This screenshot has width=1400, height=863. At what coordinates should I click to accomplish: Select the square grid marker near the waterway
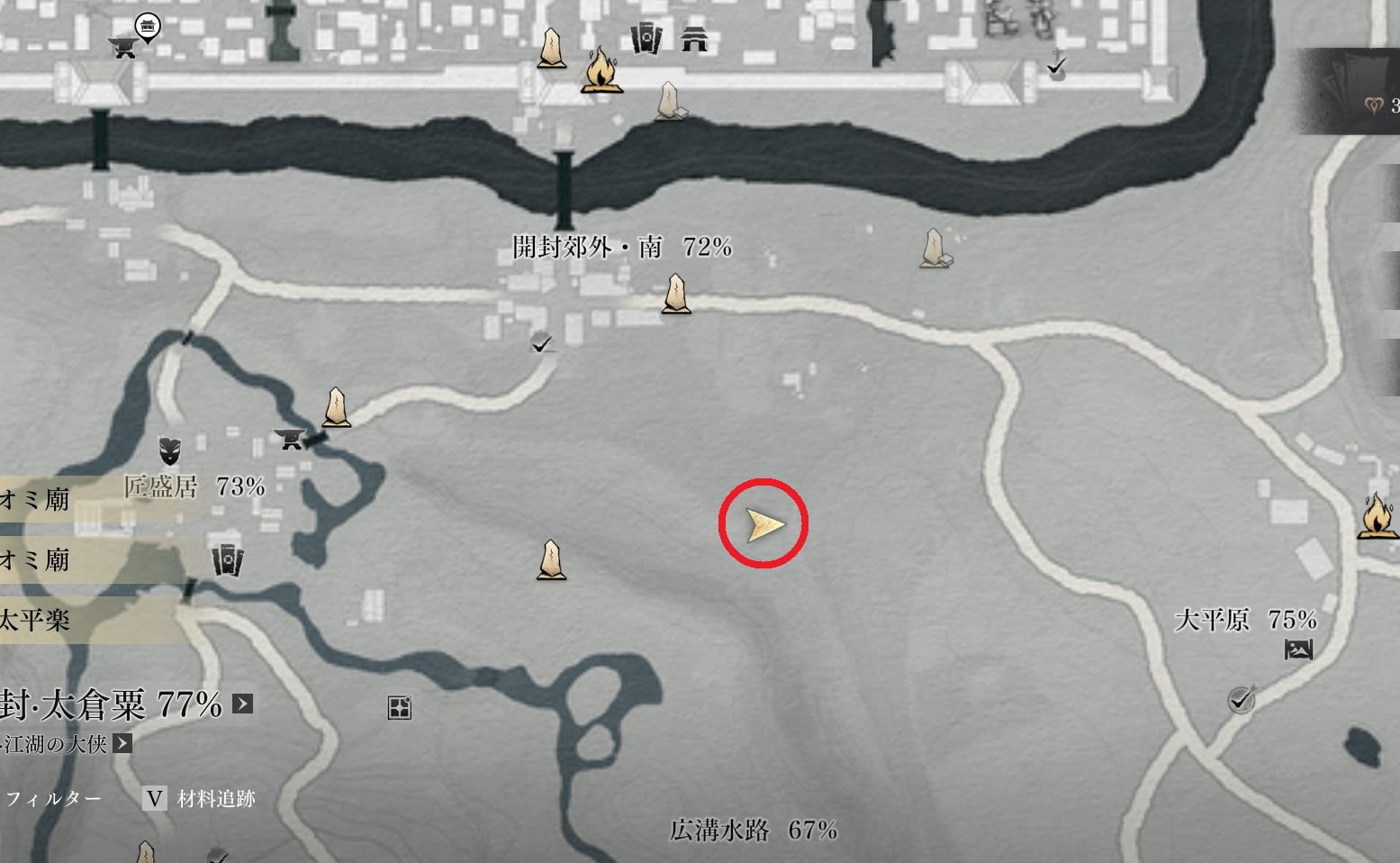(x=399, y=708)
